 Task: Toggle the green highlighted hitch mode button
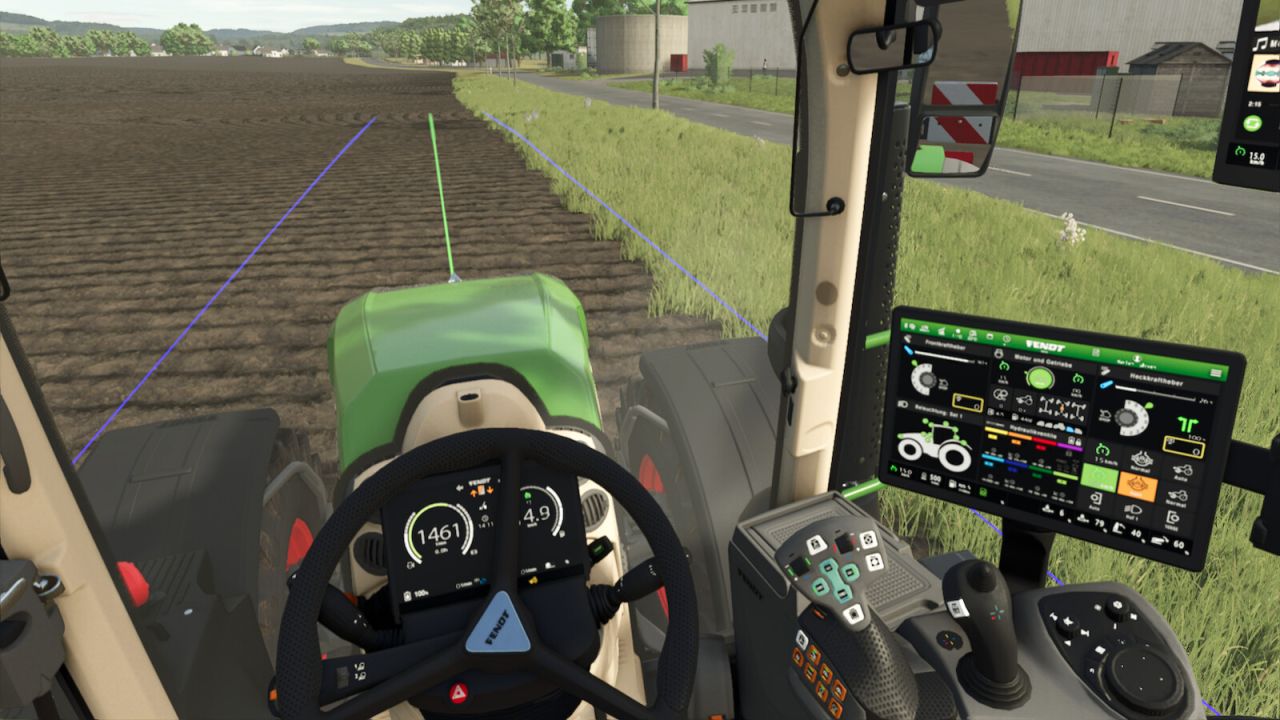(1098, 477)
